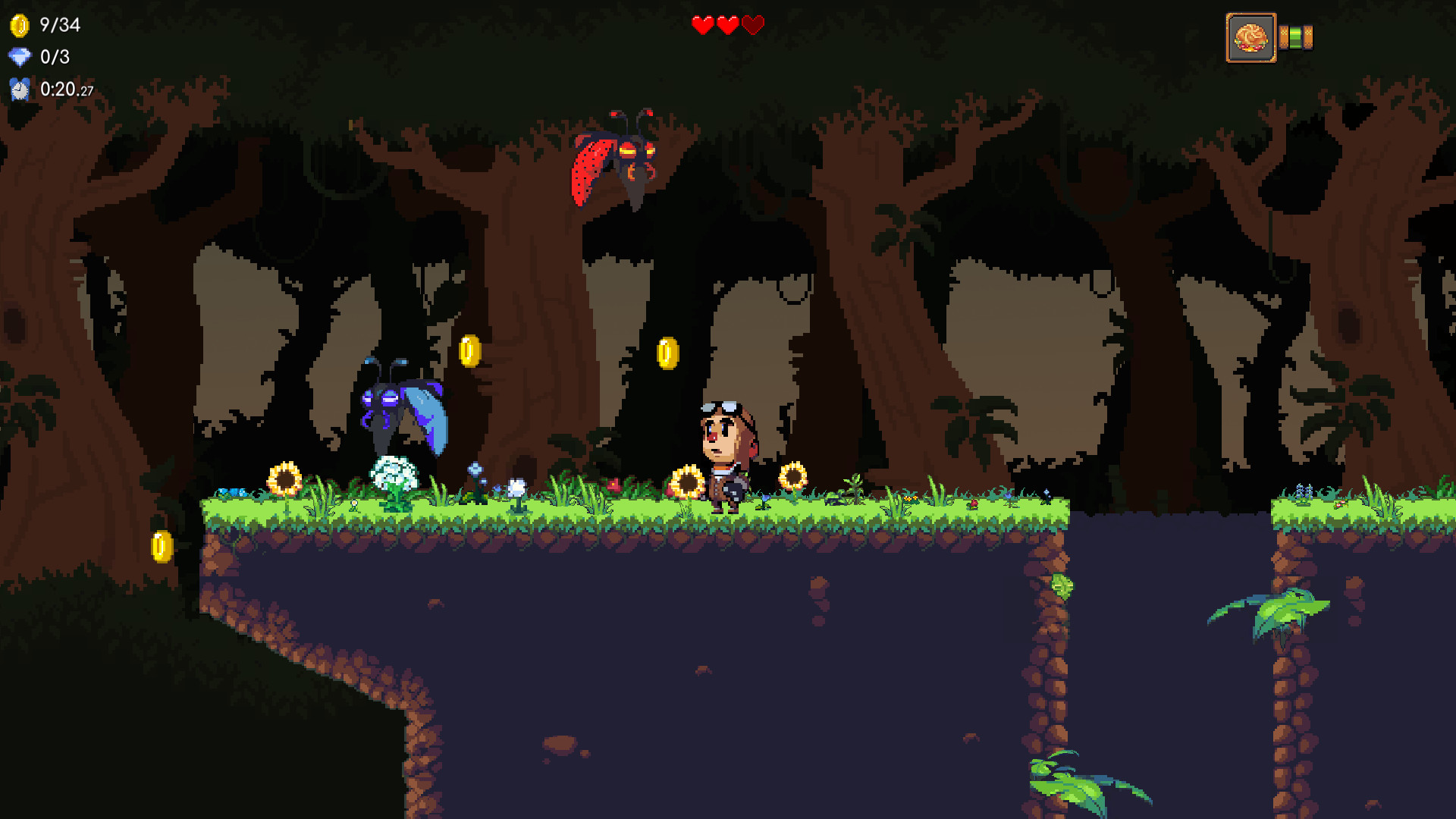
Task: Click the middle heart of the health meter
Action: [x=726, y=24]
